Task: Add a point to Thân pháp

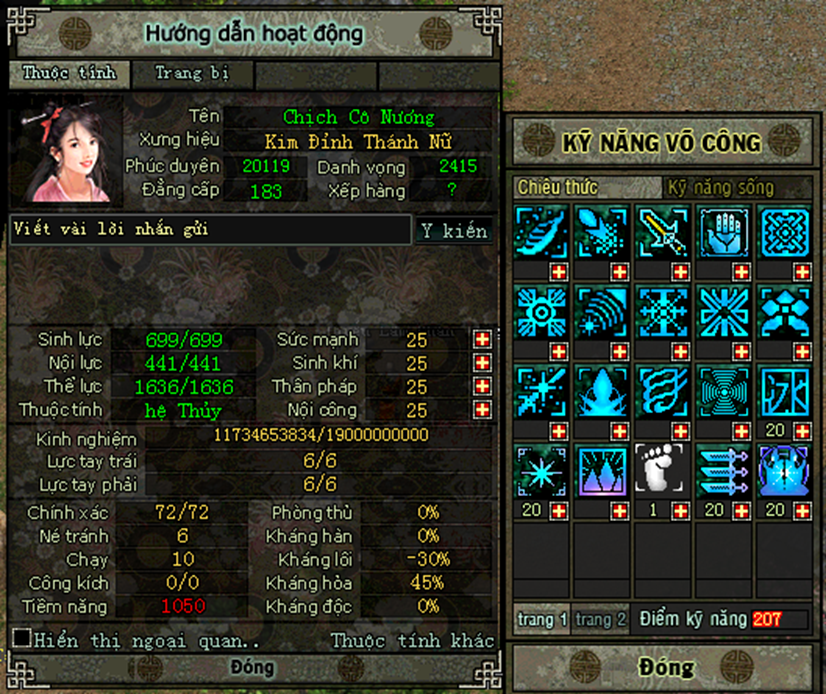Action: point(482,387)
